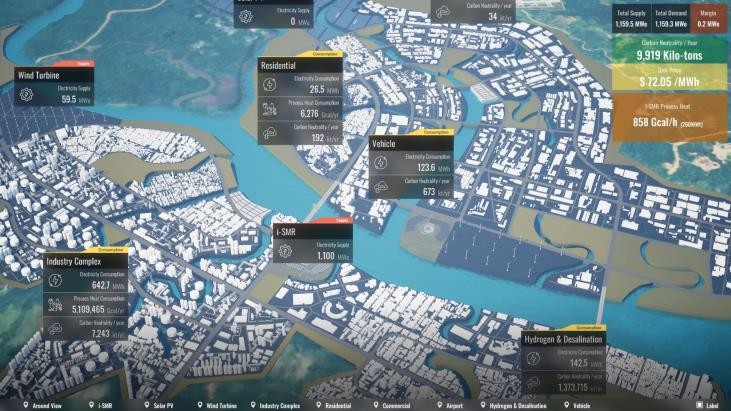Select the Vehicle consumption info card
Viewport: 731px width, 411px height.
pyautogui.click(x=412, y=167)
